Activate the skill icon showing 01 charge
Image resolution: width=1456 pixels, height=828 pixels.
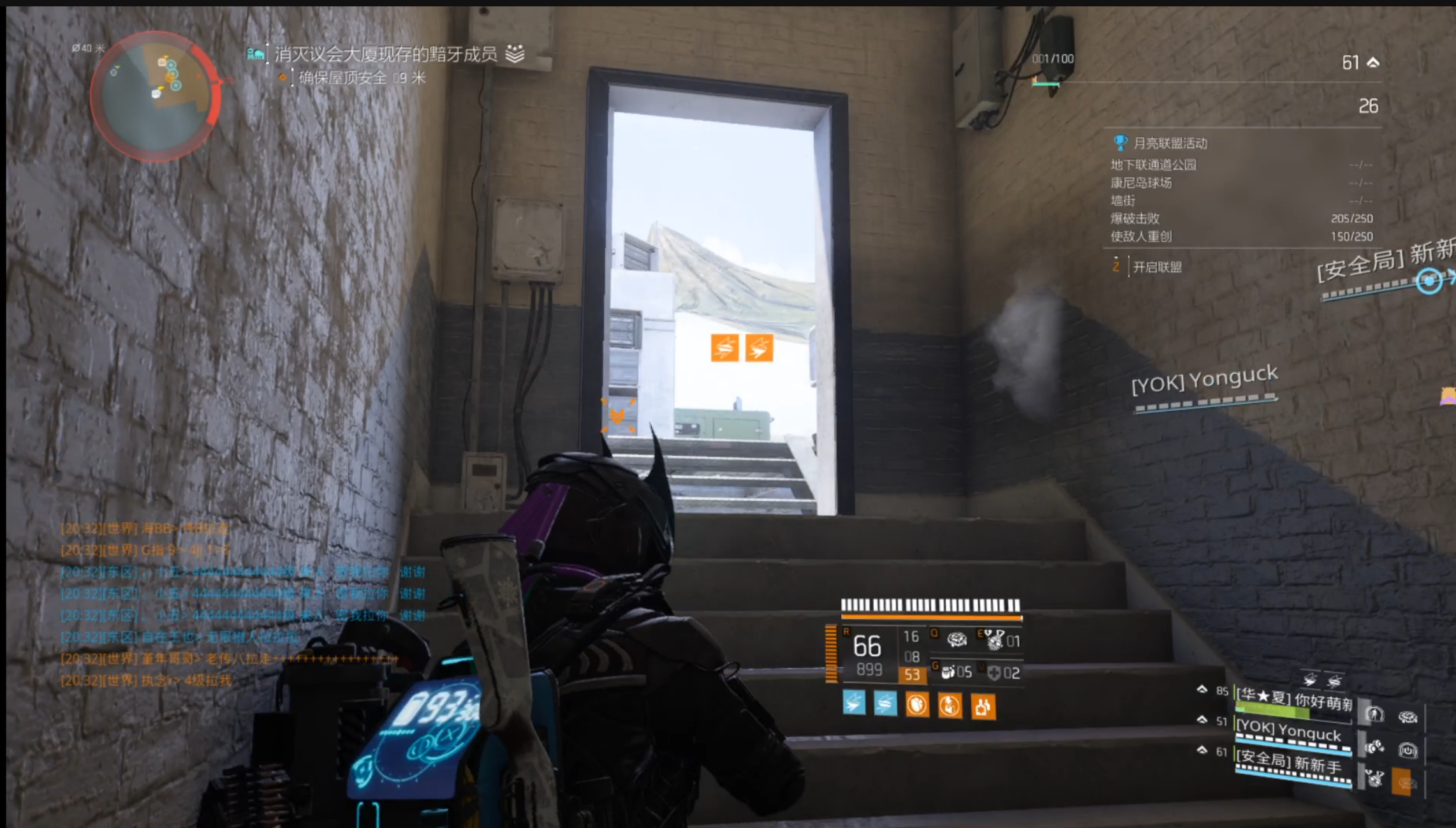pyautogui.click(x=997, y=639)
